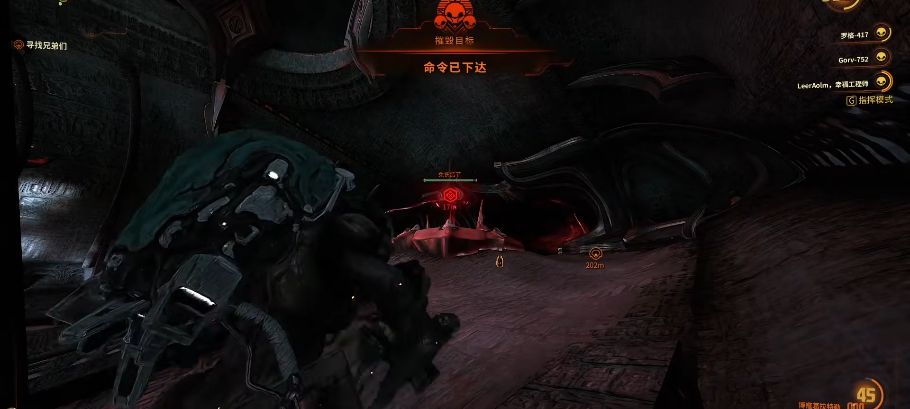Viewport: 910px width, 409px height.
Task: Click squadmate 罗格-417's skull portrait
Action: (881, 34)
